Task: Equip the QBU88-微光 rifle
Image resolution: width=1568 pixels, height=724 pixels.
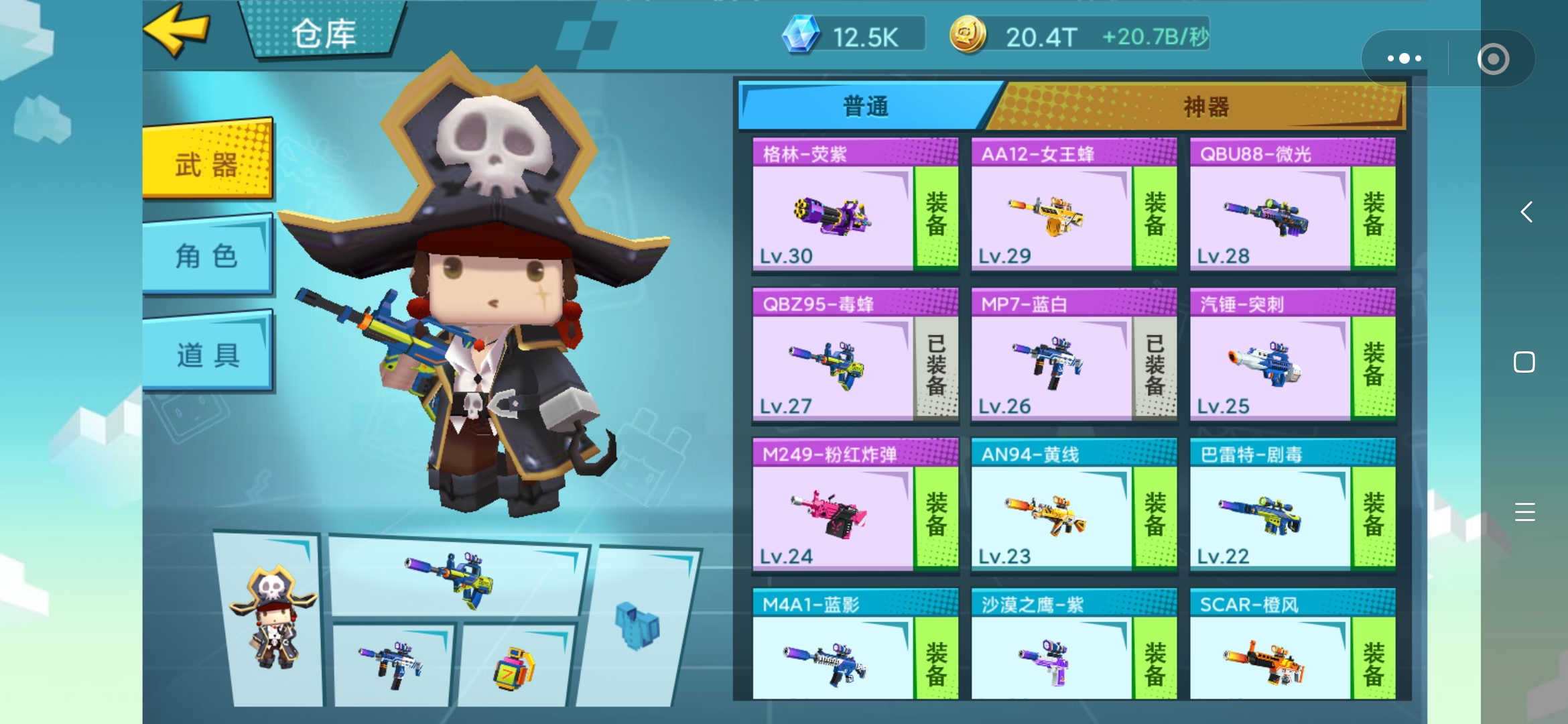Action: click(1373, 216)
